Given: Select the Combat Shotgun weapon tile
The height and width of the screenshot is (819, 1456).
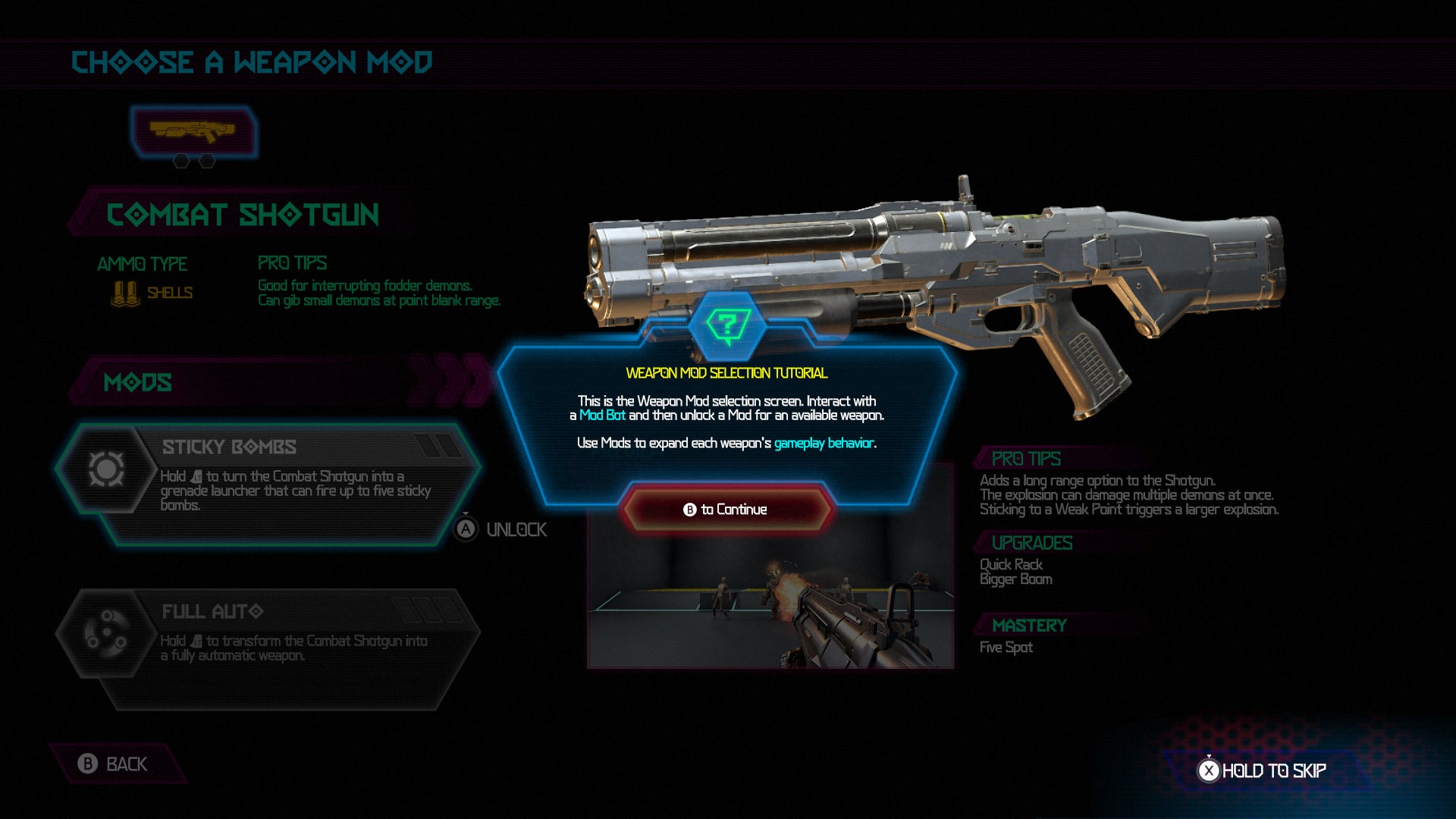Looking at the screenshot, I should [193, 131].
